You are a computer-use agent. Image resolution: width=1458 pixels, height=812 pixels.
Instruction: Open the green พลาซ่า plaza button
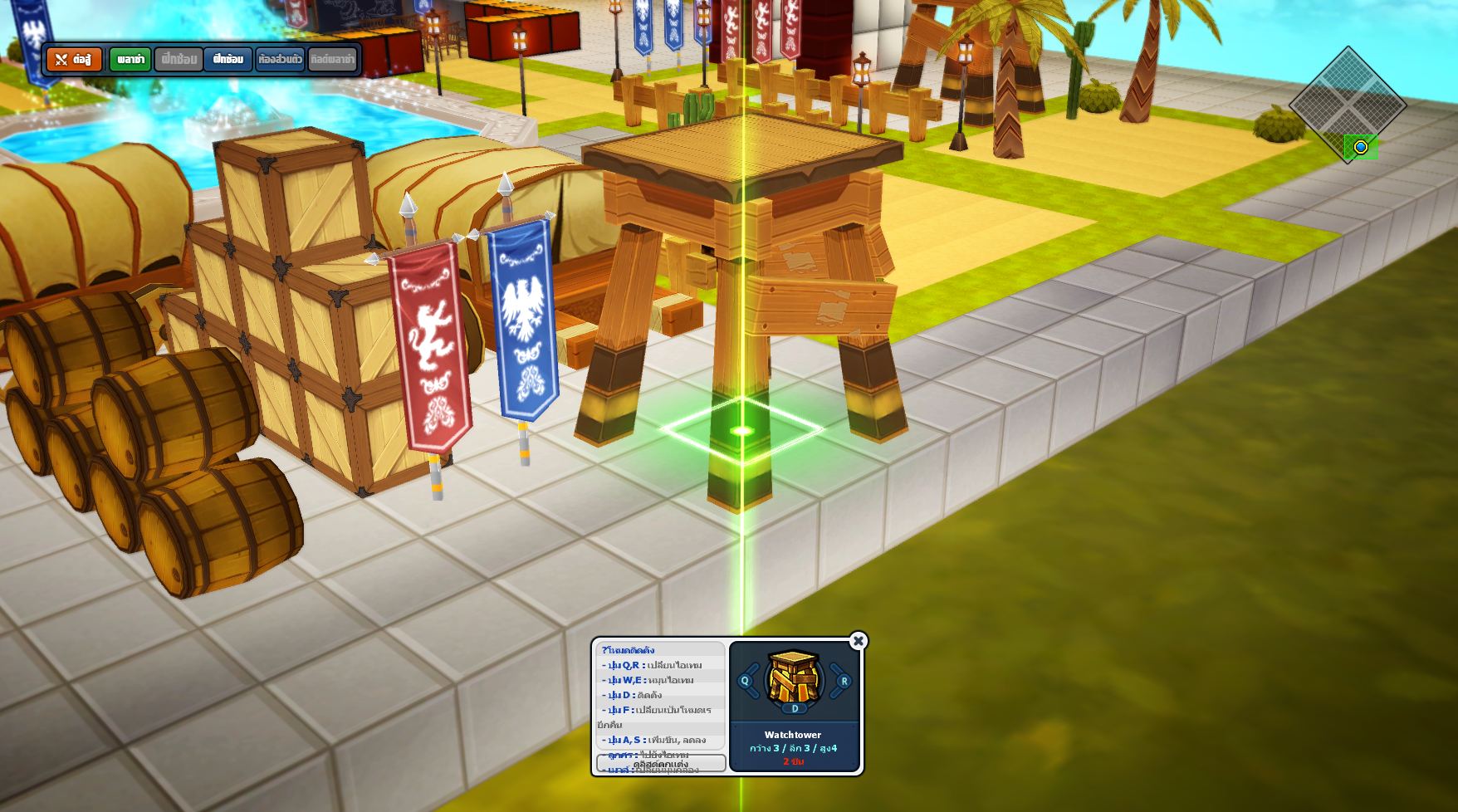pyautogui.click(x=130, y=60)
